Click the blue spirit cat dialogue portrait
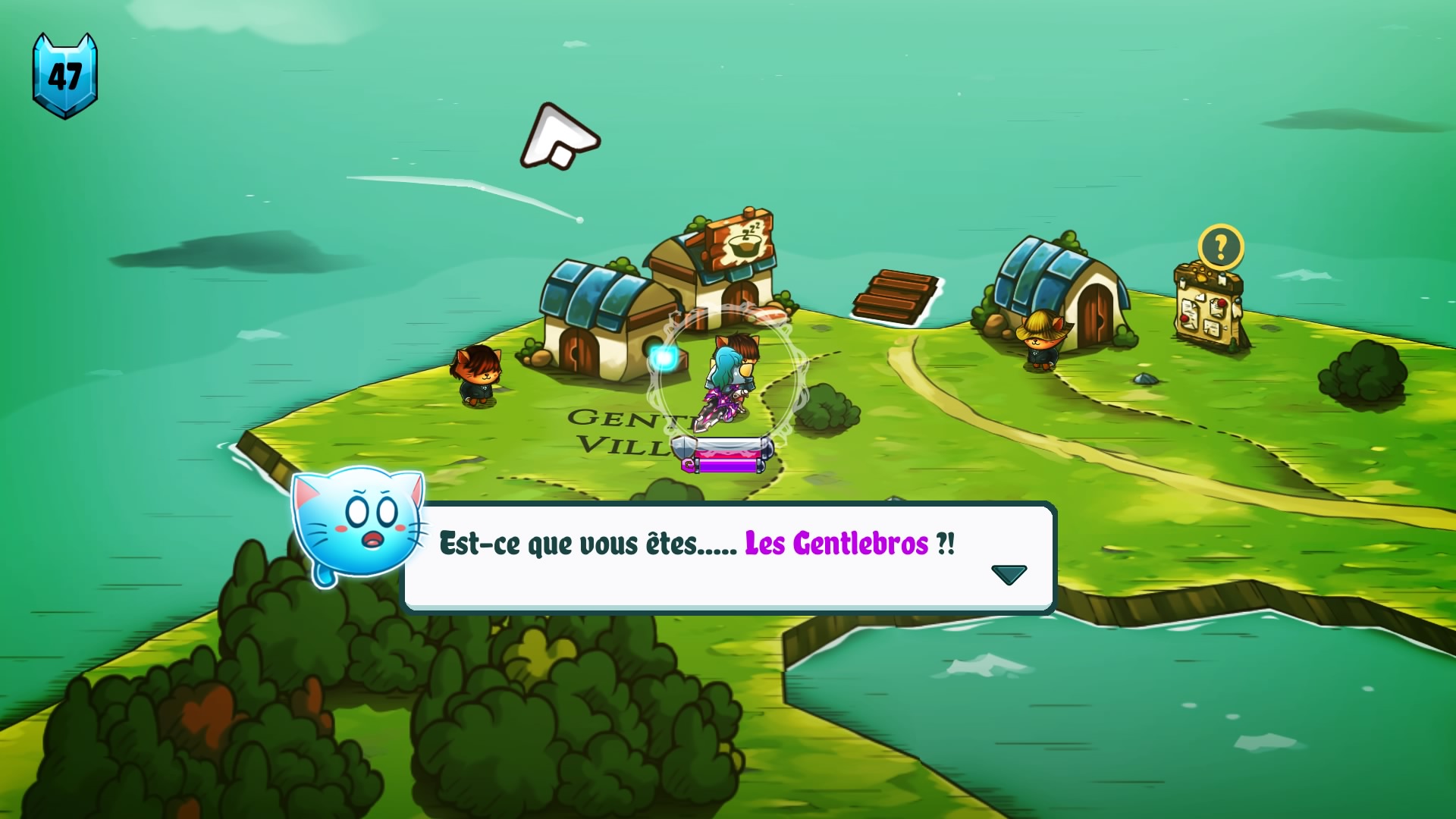This screenshot has height=819, width=1456. click(358, 525)
